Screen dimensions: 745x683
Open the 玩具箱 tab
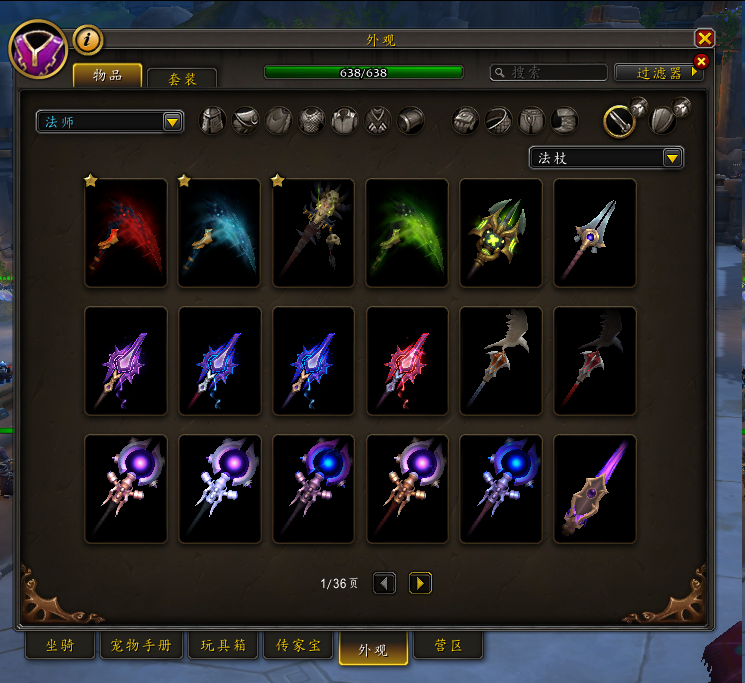click(x=224, y=646)
